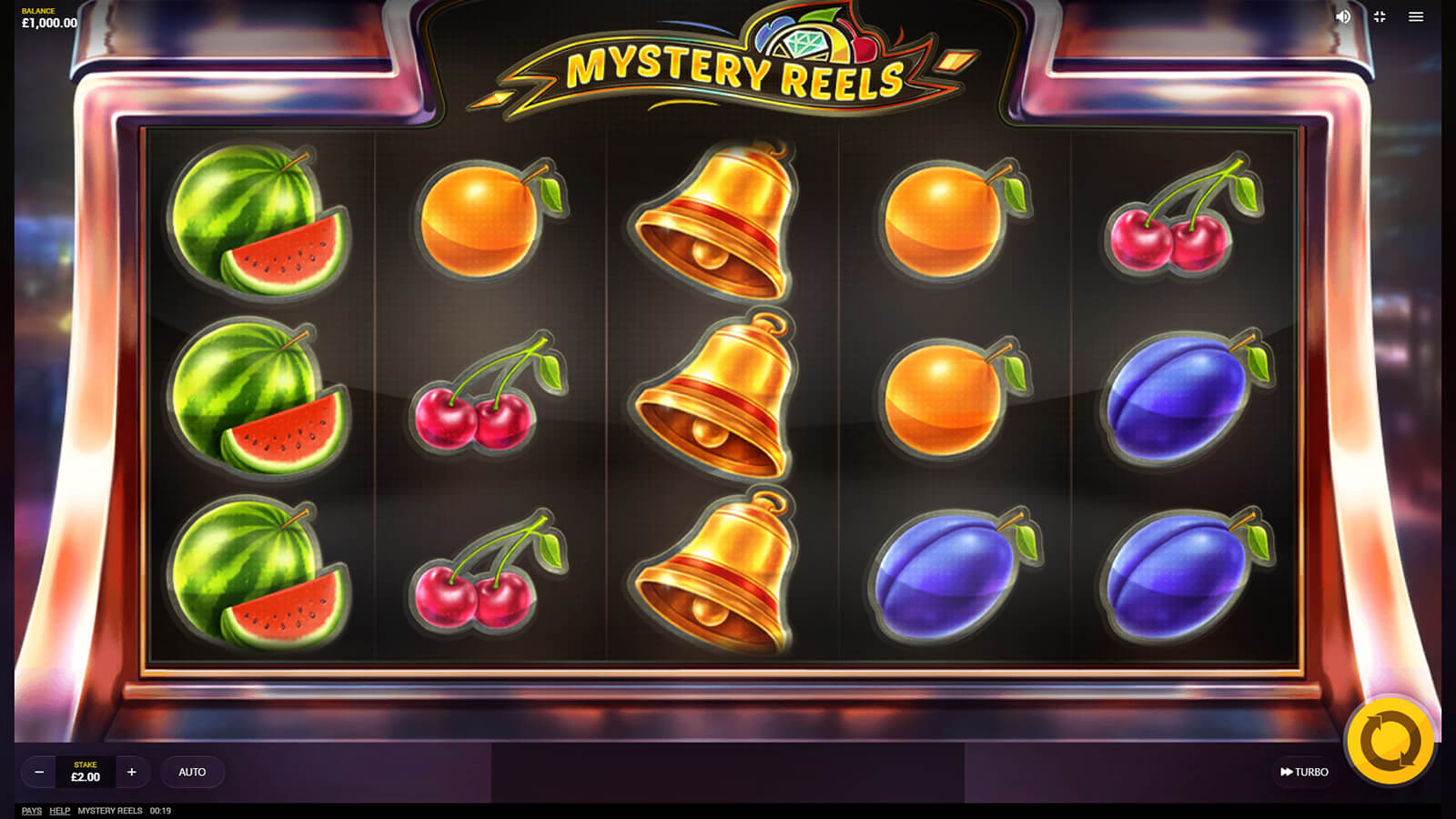The width and height of the screenshot is (1456, 819).
Task: Open the hamburger menu
Action: click(1416, 16)
